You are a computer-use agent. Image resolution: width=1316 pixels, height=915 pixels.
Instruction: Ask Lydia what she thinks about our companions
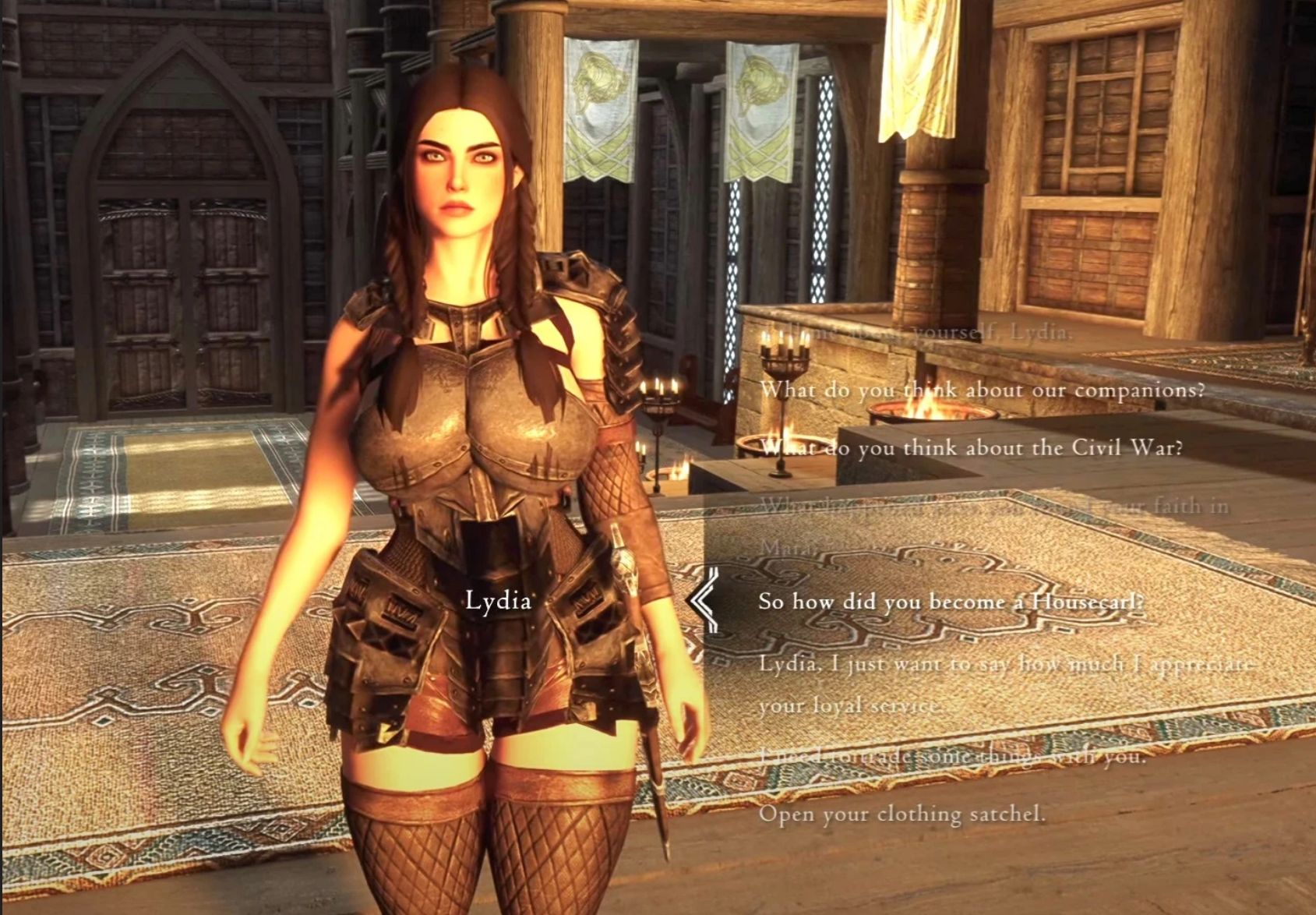point(982,389)
